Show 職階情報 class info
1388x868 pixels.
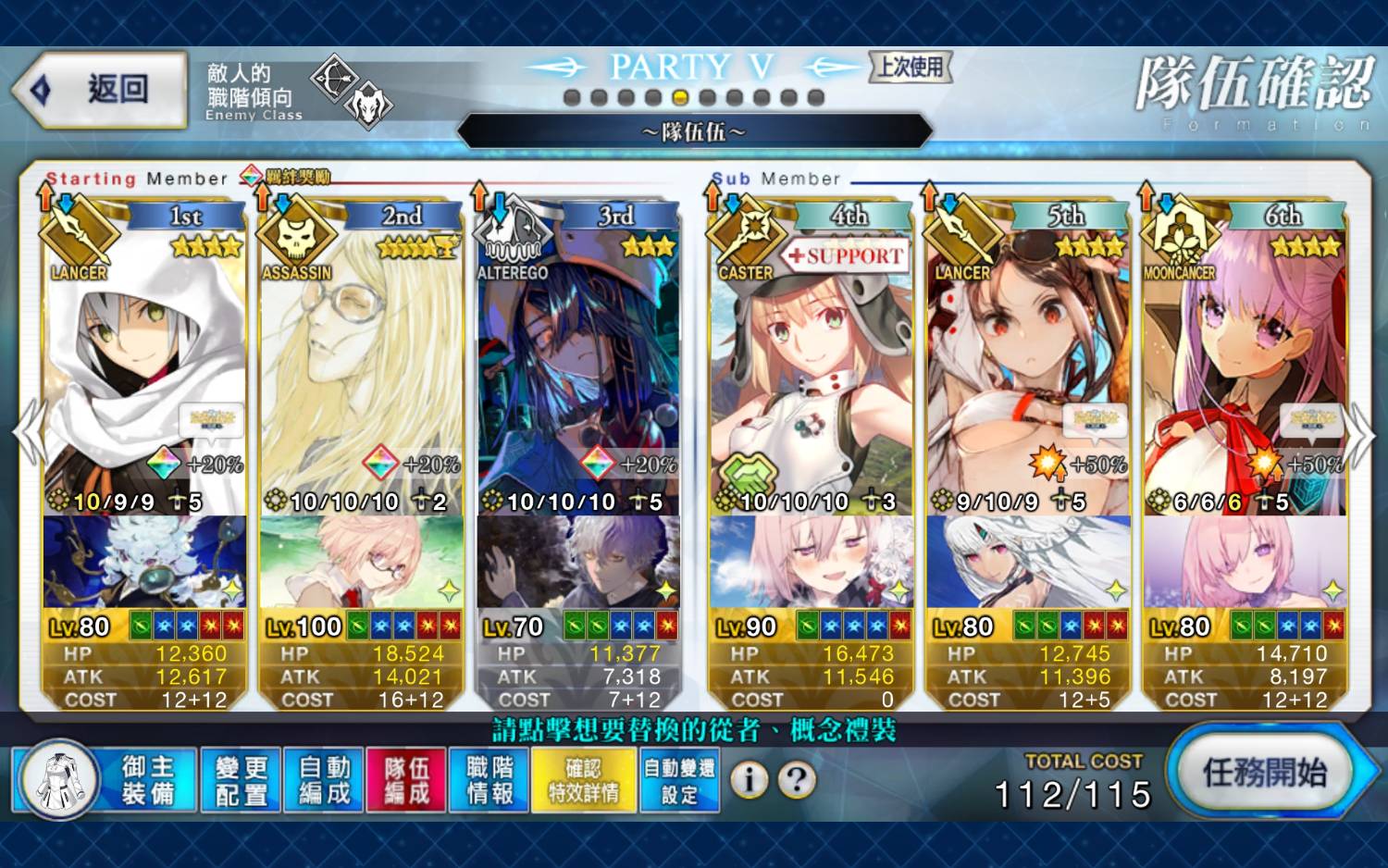coord(490,780)
